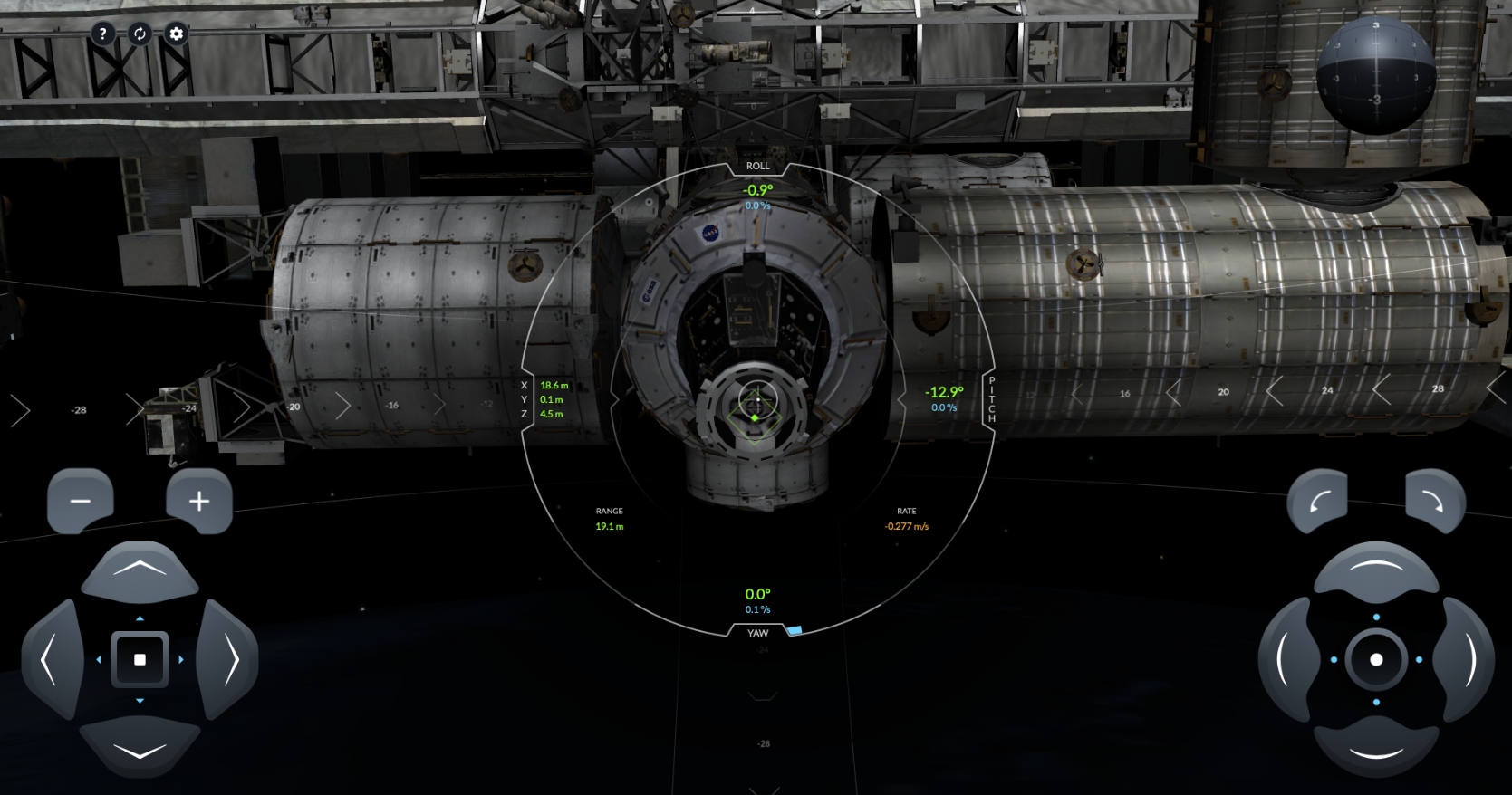Viewport: 1512px width, 795px height.
Task: Toggle rotation precision with the center dot
Action: pyautogui.click(x=1376, y=659)
